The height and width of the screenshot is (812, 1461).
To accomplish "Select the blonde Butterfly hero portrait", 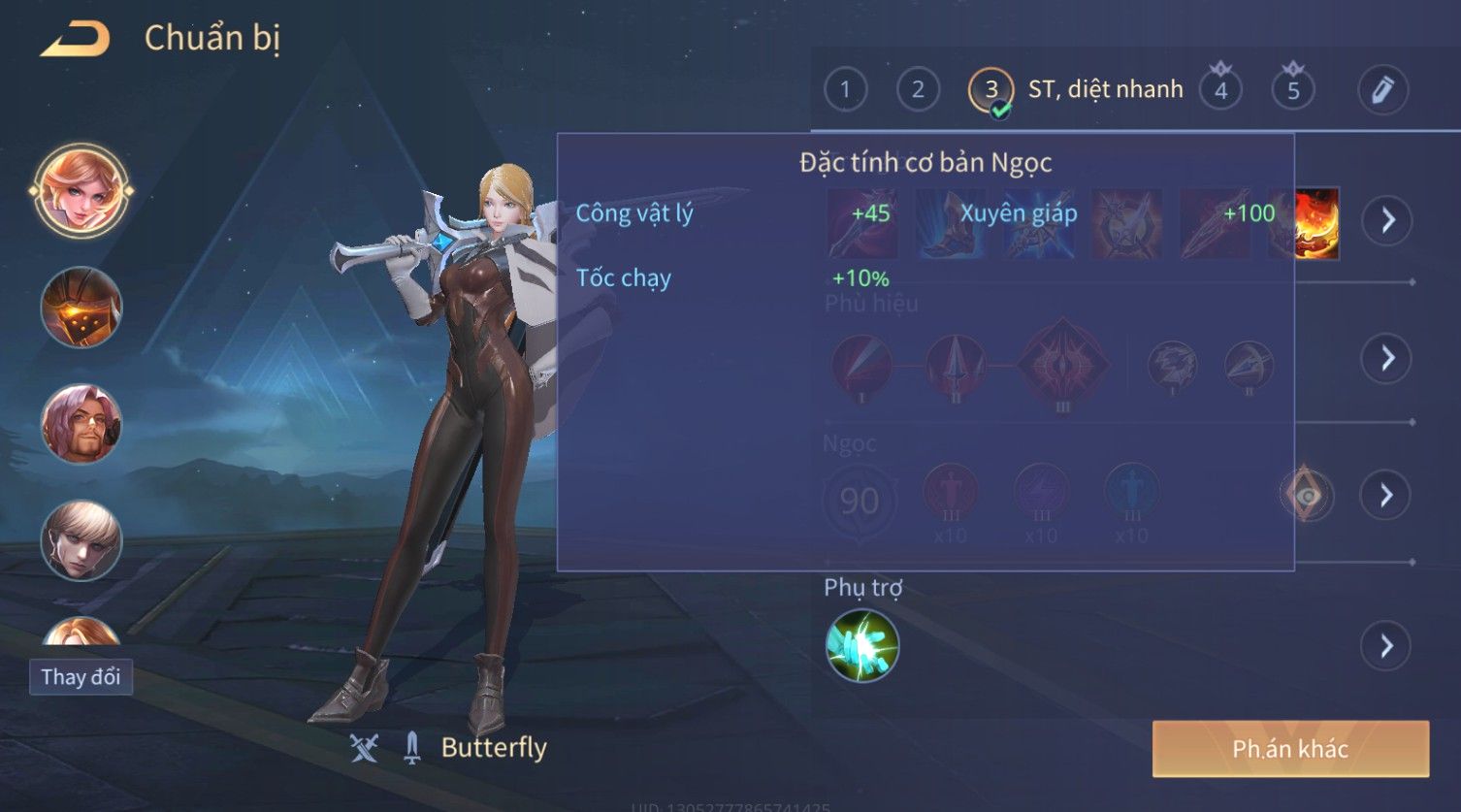I will point(81,190).
